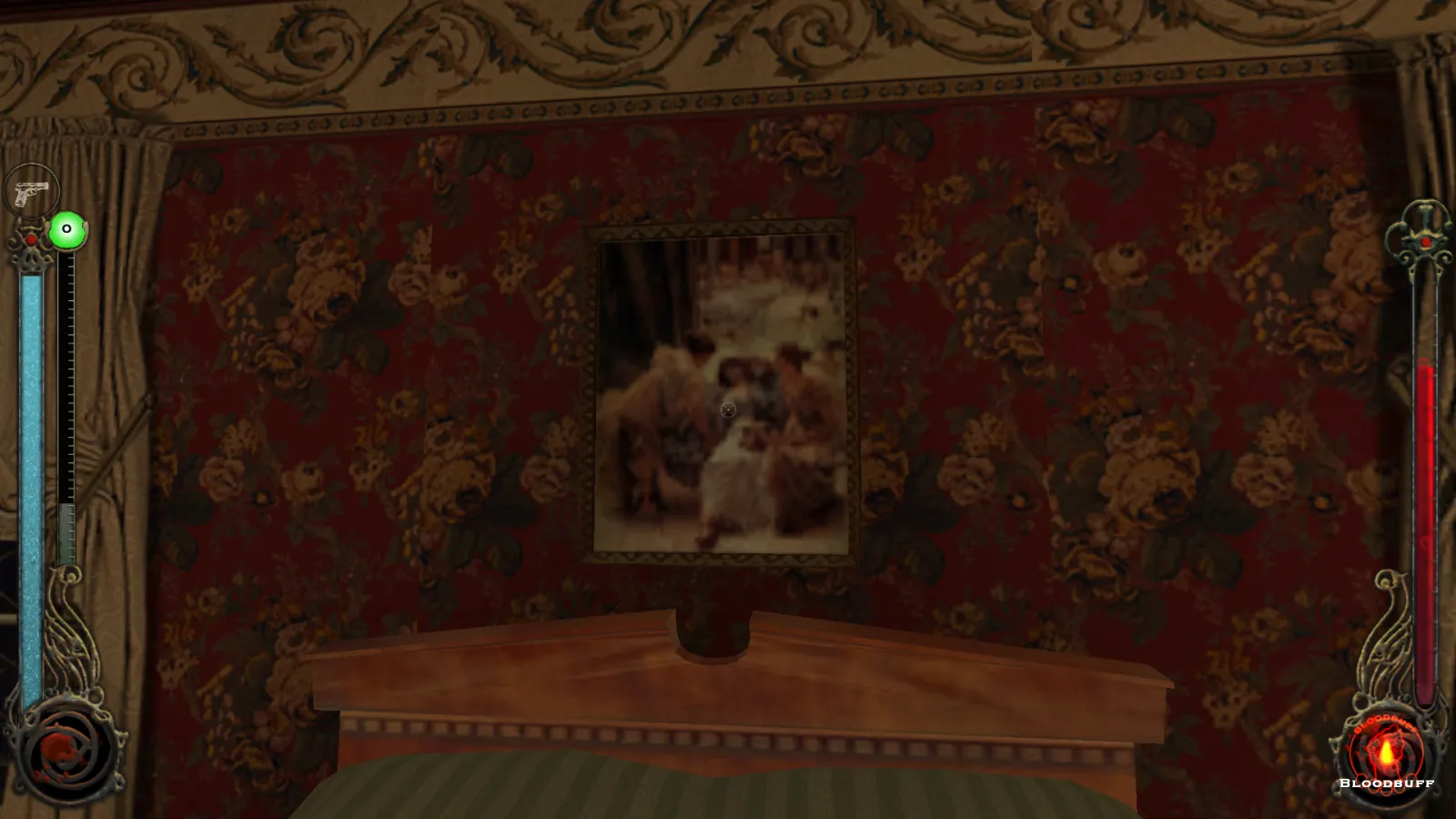This screenshot has height=819, width=1456.
Task: Click the crosshair reticle over the painting
Action: (x=727, y=409)
